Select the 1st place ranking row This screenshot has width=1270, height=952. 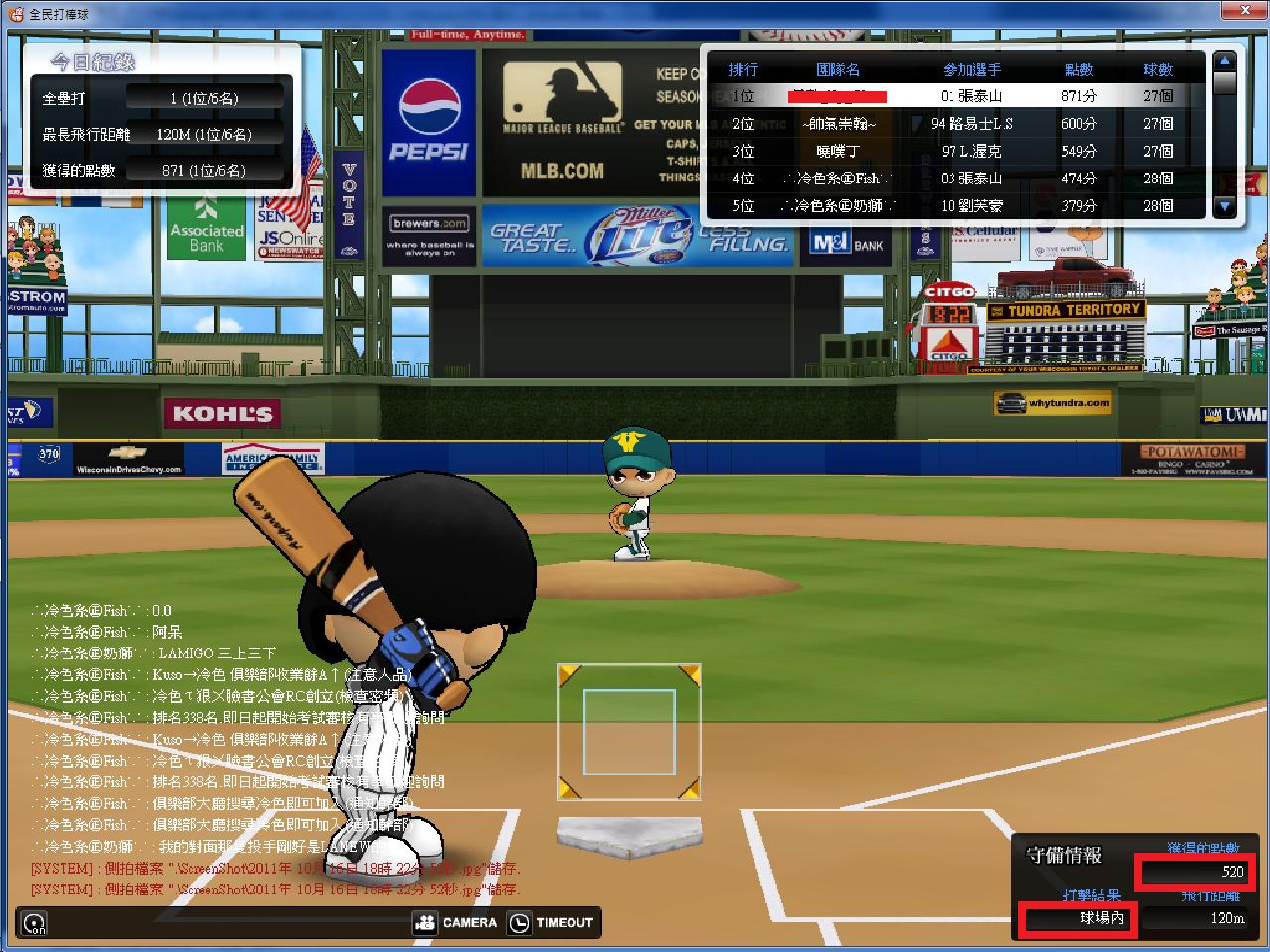[952, 96]
